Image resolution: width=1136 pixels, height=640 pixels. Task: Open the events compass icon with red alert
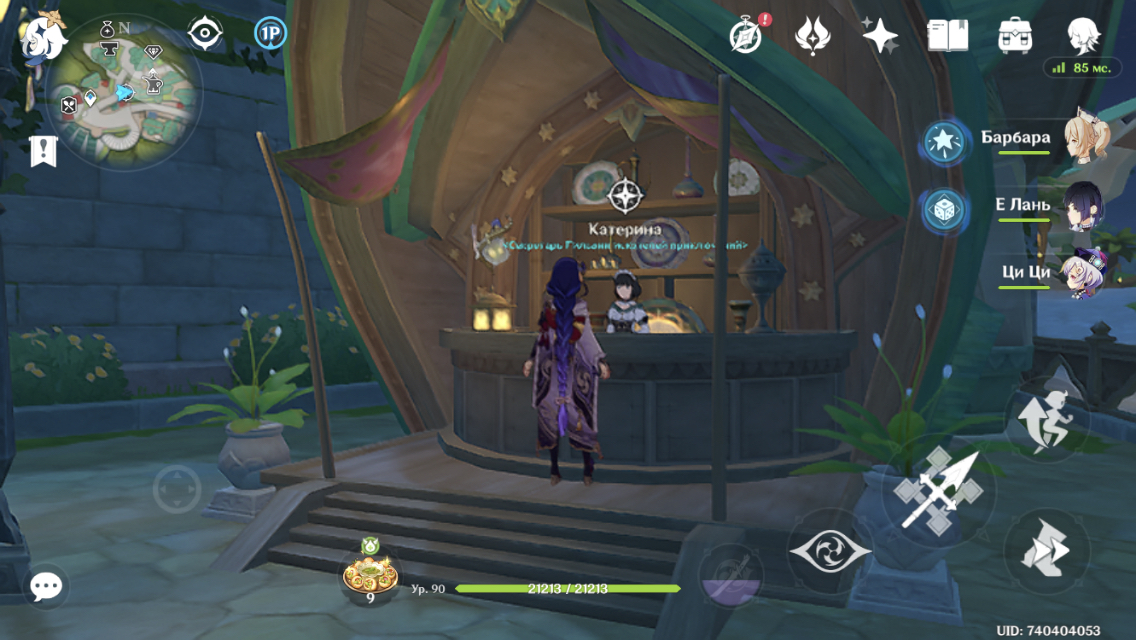[x=745, y=35]
